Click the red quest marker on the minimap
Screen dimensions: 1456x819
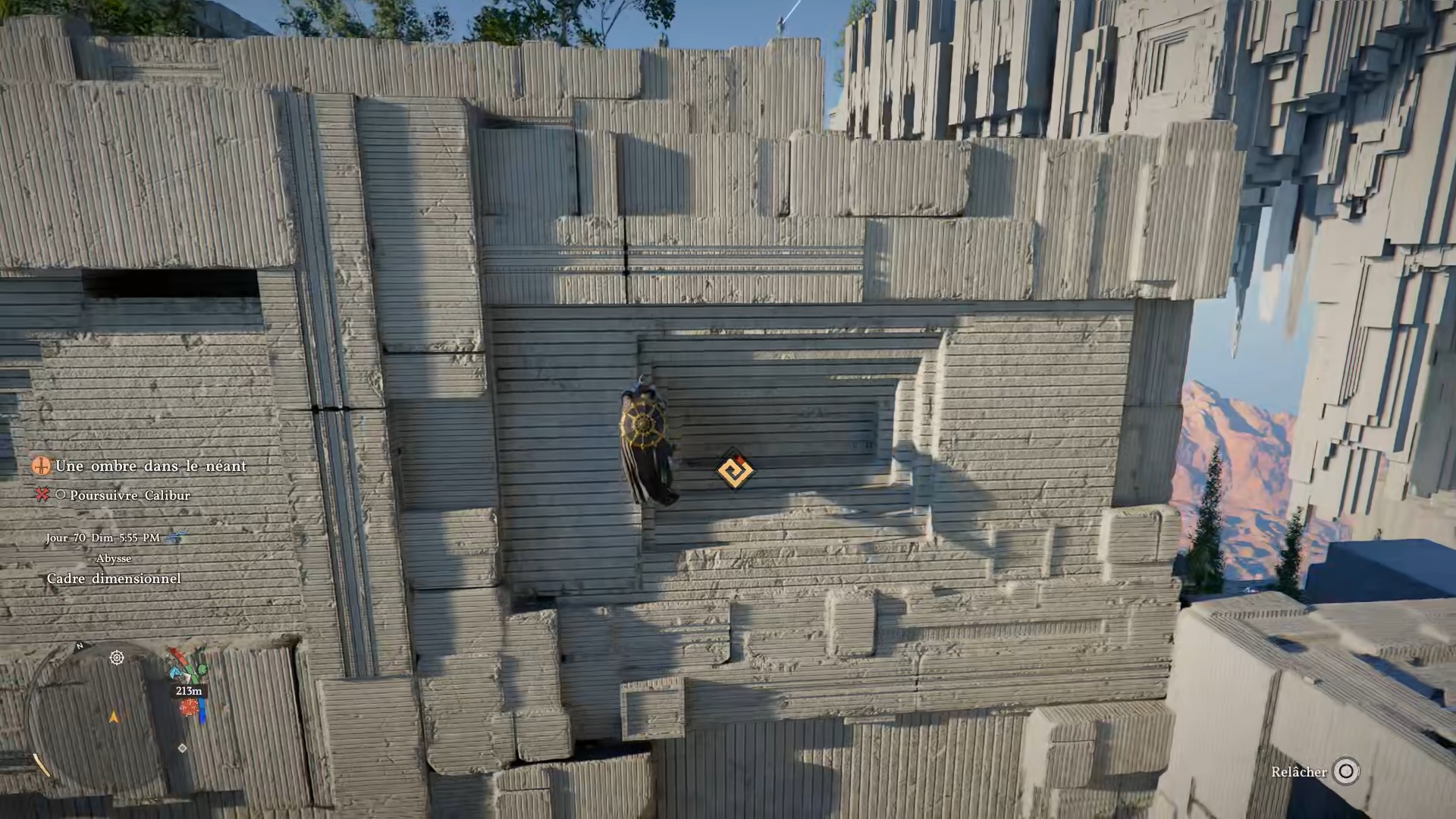189,708
